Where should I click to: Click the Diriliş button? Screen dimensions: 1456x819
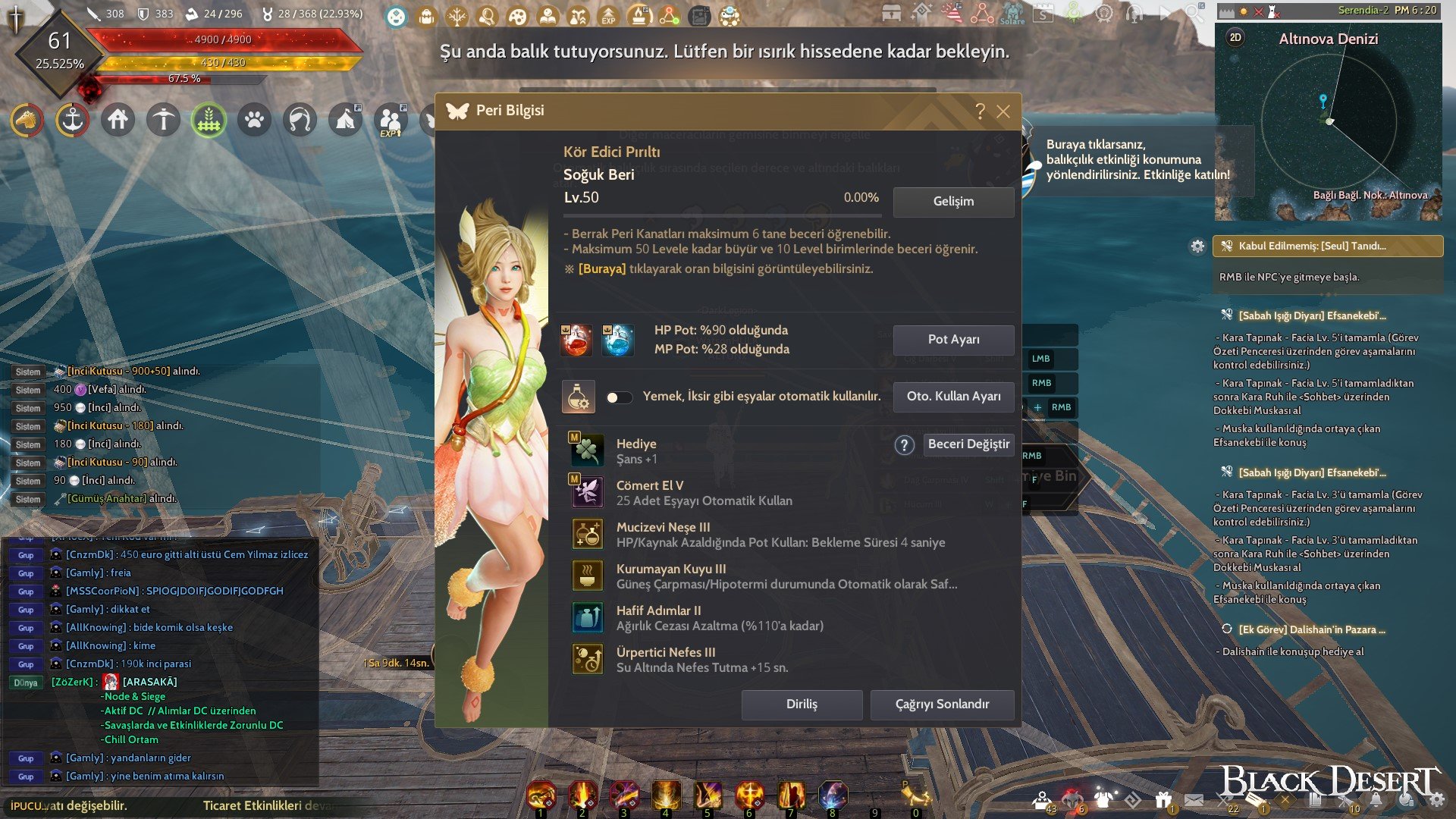(x=802, y=704)
